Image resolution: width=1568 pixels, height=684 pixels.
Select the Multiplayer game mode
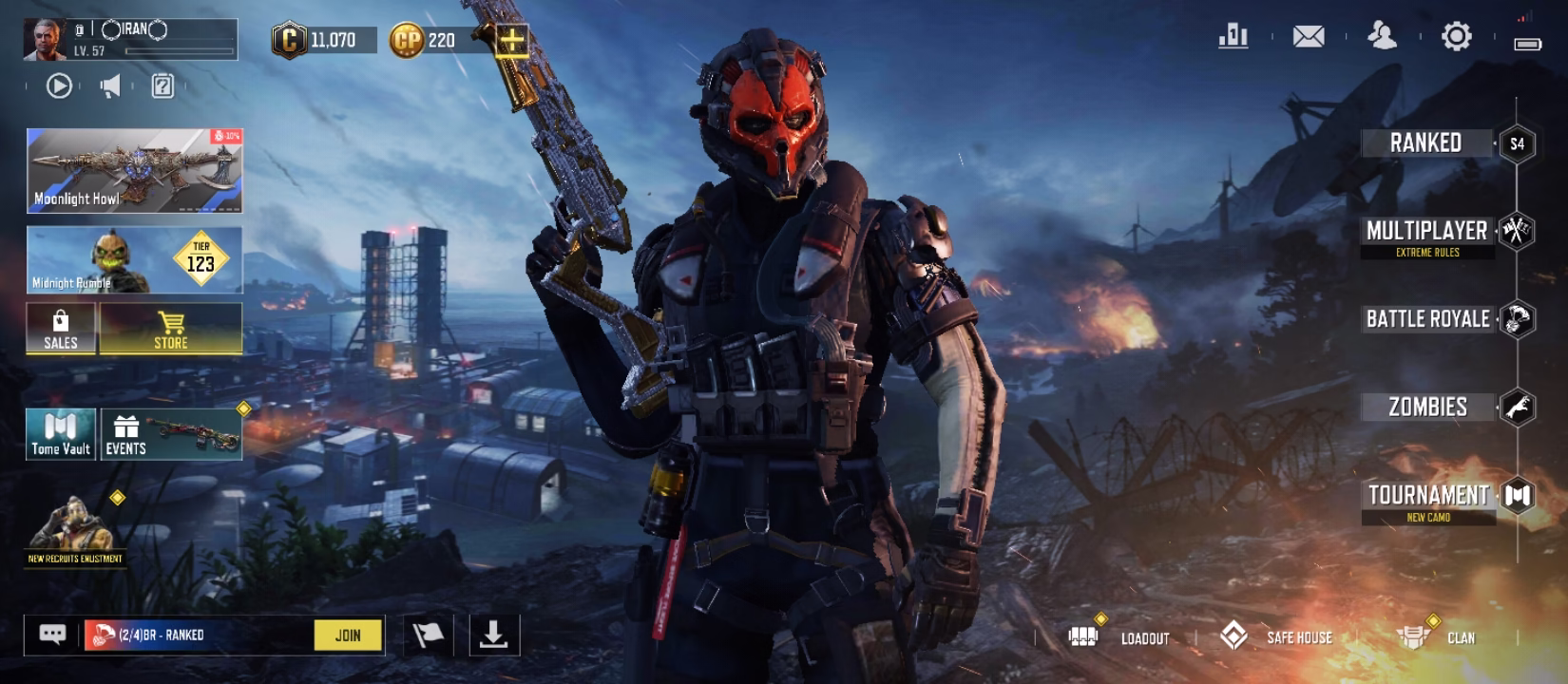(1428, 231)
